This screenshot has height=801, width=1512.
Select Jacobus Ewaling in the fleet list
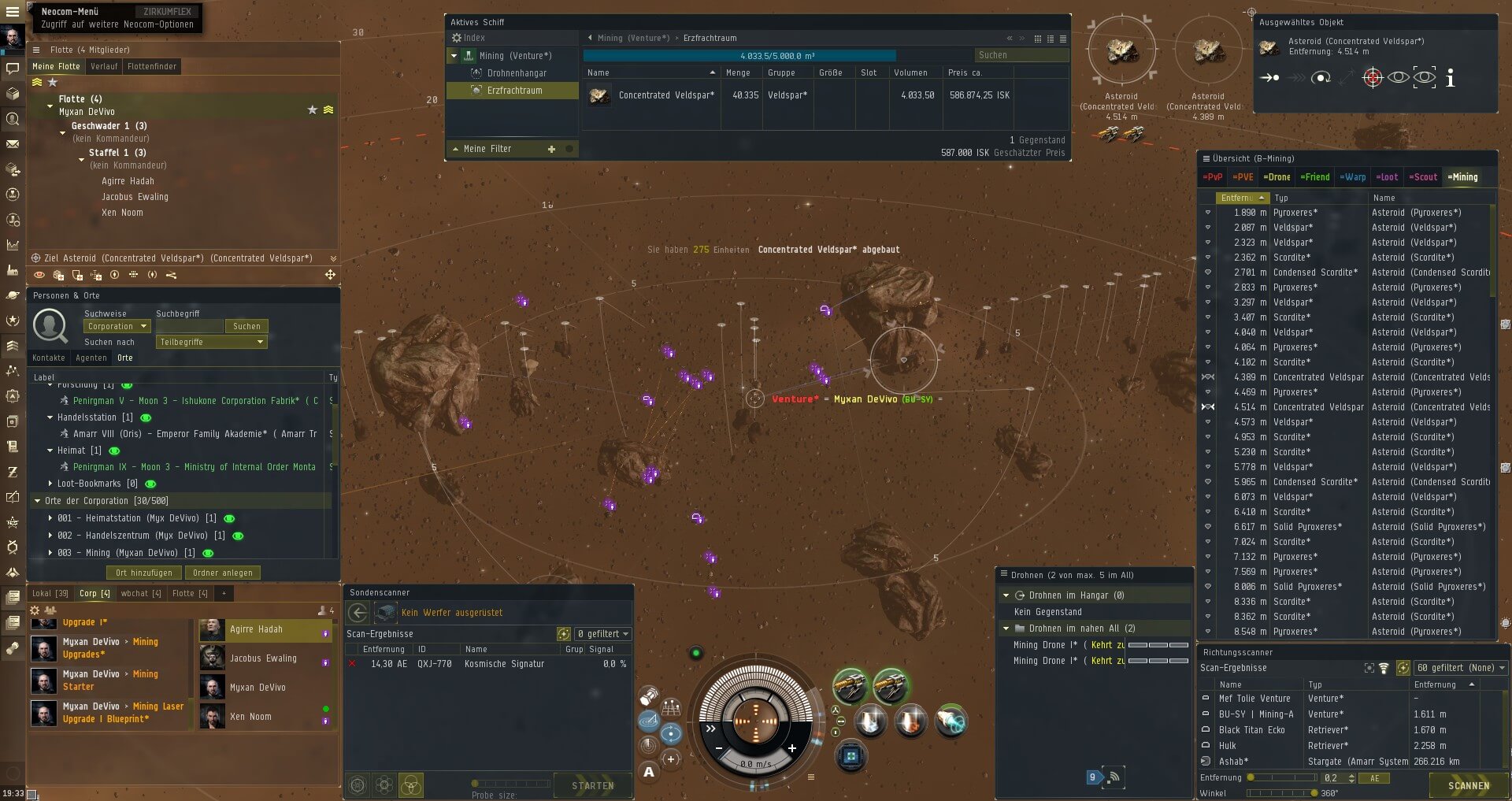tap(135, 197)
